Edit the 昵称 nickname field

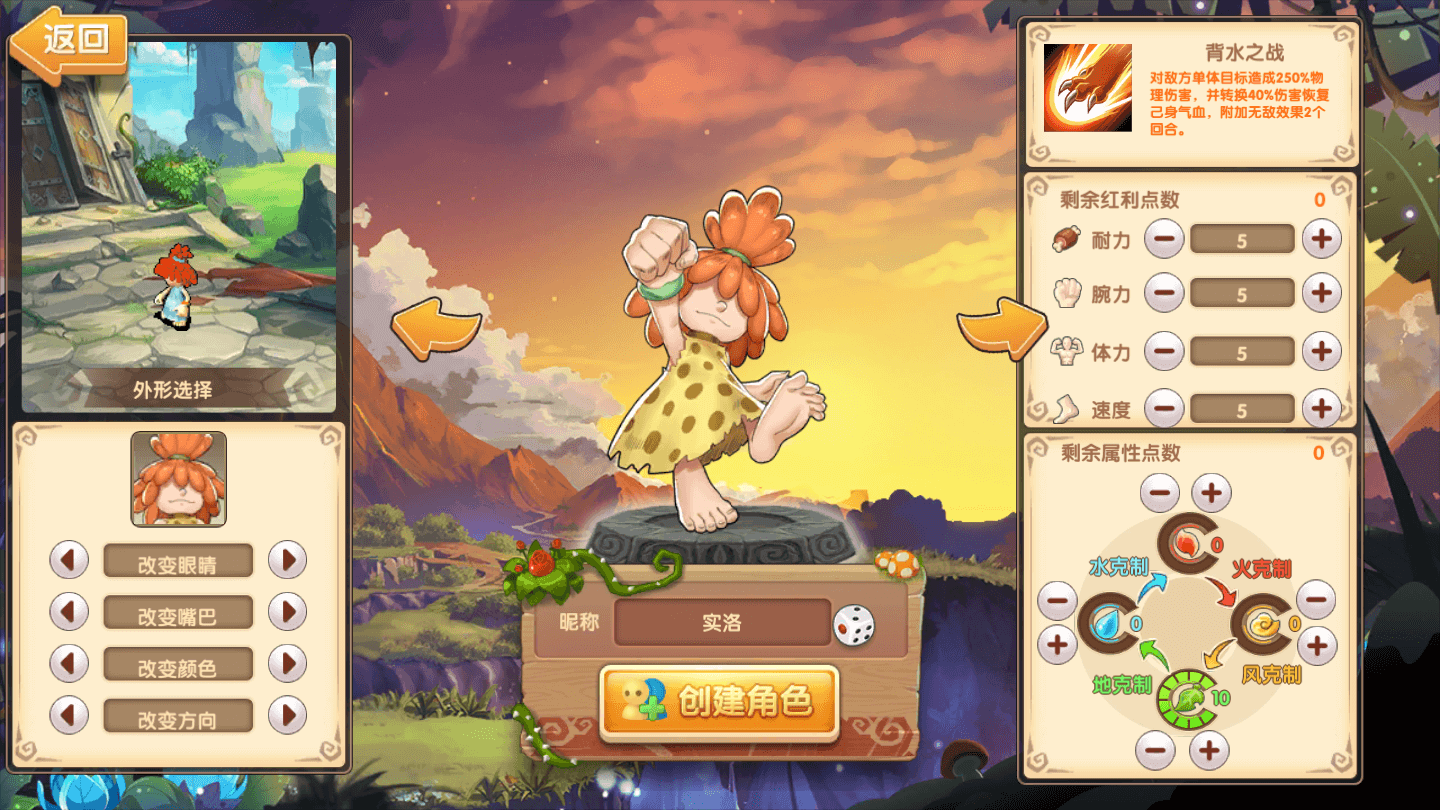pos(722,623)
